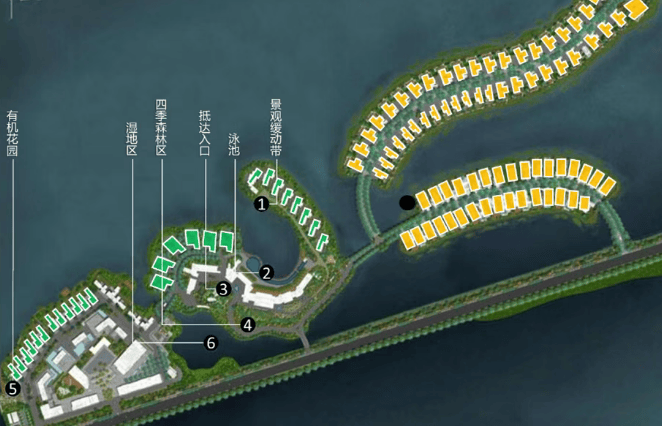Click map marker number 3
The image size is (662, 426).
click(223, 289)
